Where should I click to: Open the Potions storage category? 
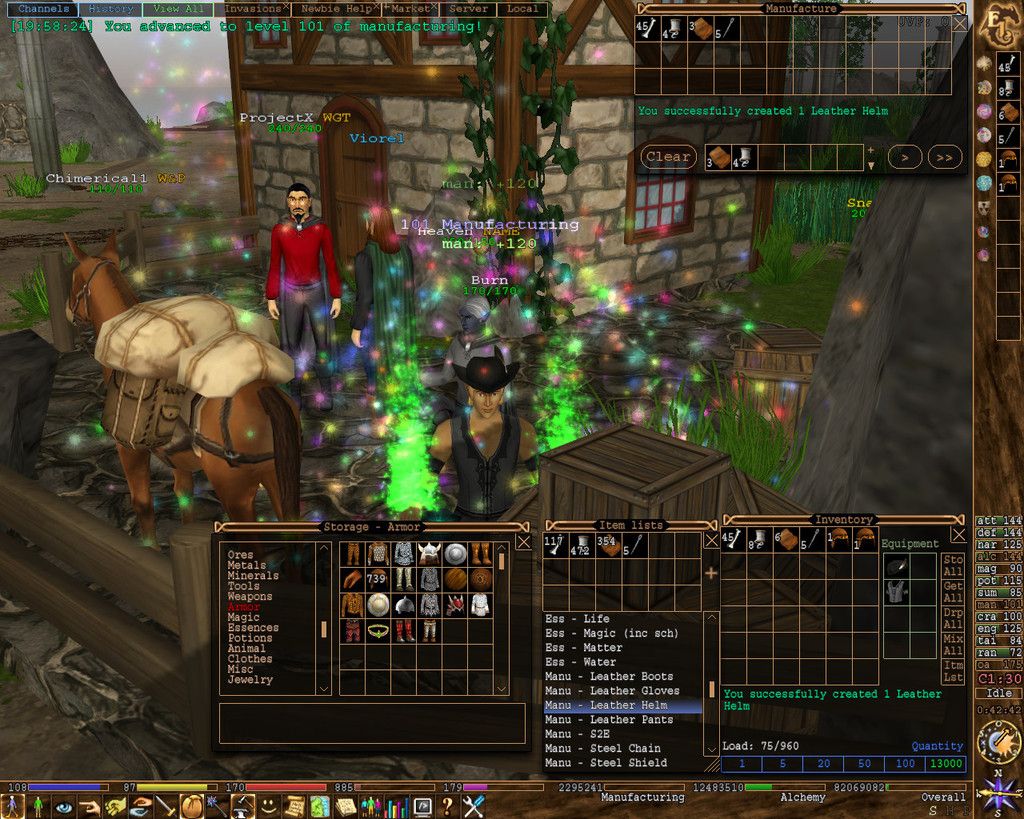[249, 638]
